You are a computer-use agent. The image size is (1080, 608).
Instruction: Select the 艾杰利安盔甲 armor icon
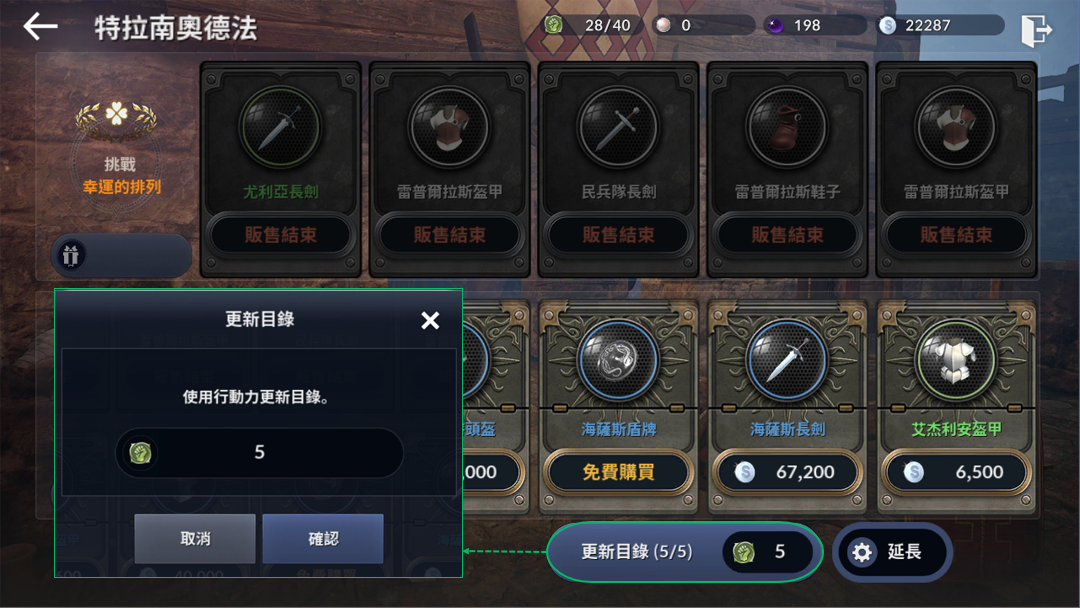coord(956,361)
